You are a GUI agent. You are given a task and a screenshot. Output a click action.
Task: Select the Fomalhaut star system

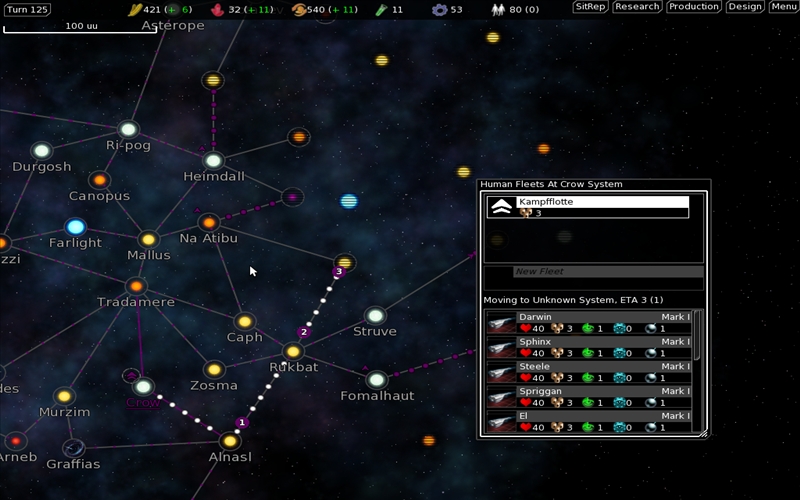376,380
